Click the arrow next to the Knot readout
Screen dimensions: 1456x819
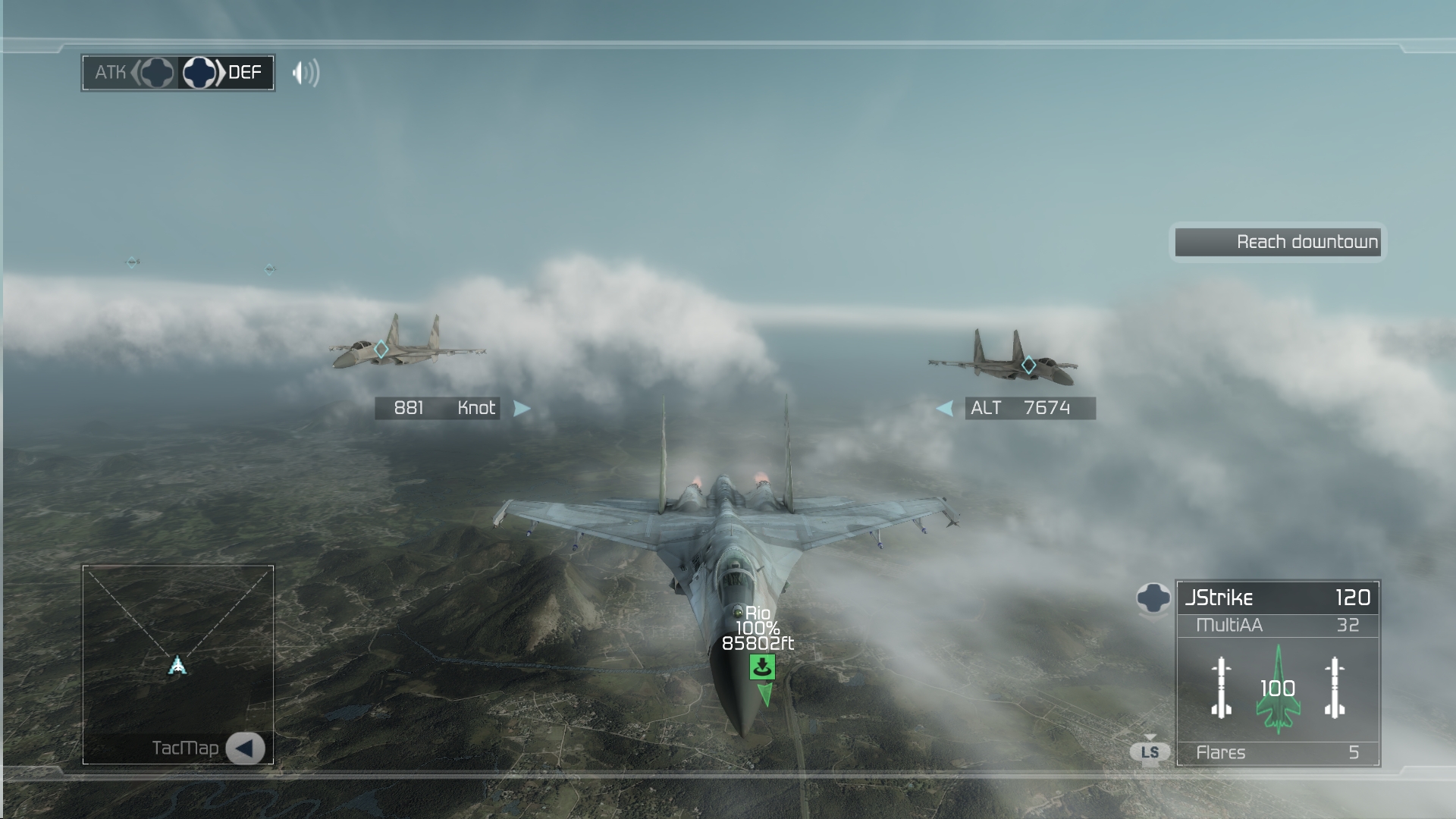520,408
